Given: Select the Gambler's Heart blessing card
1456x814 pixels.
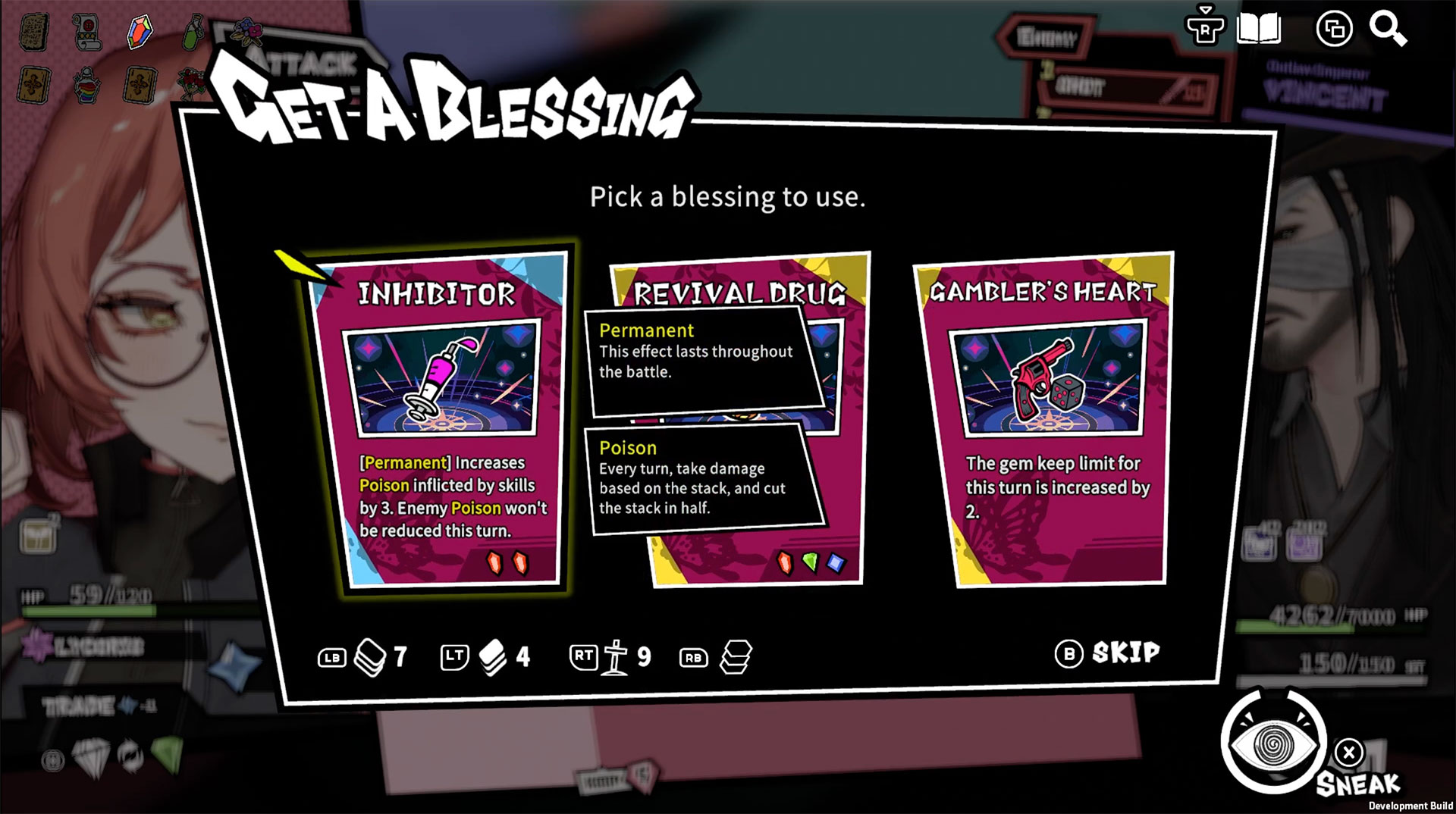Looking at the screenshot, I should pyautogui.click(x=1045, y=421).
